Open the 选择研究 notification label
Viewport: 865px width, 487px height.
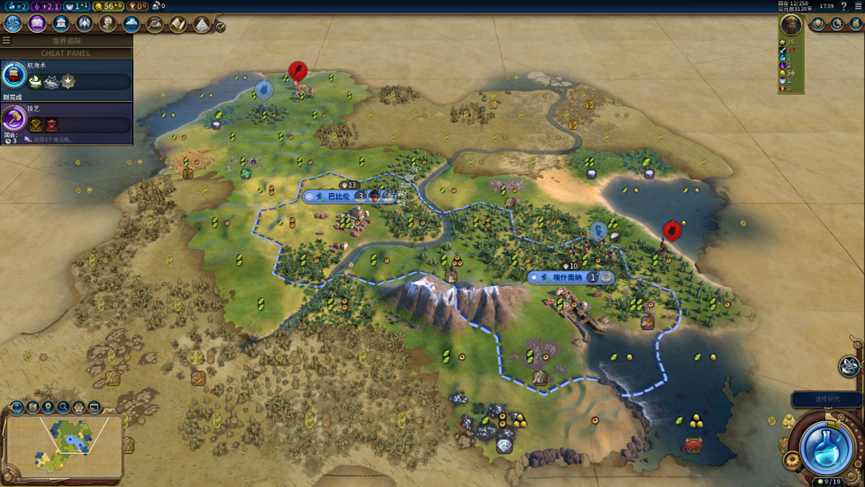[826, 399]
